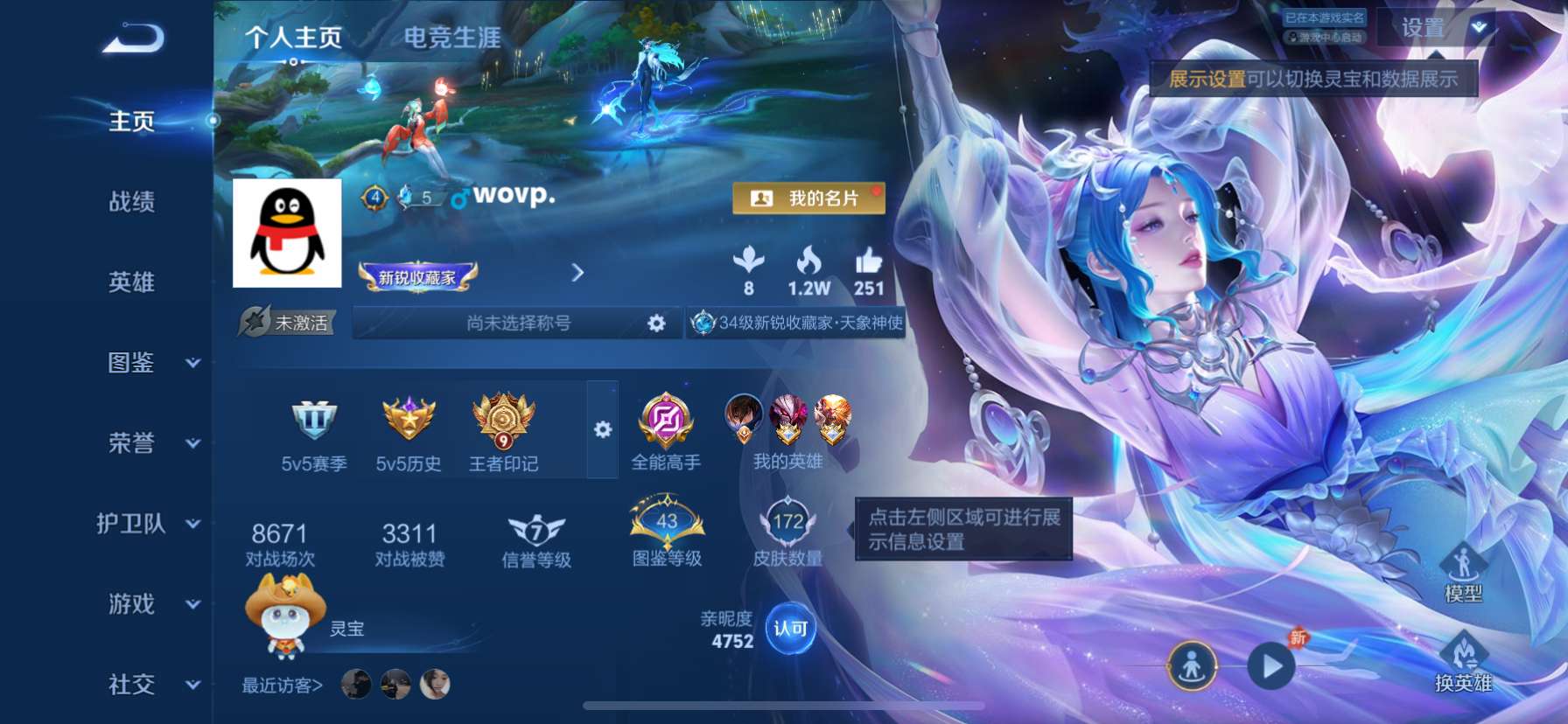Expand the 荣誉 sidebar section
Screen dimensions: 1568x724
click(x=131, y=444)
